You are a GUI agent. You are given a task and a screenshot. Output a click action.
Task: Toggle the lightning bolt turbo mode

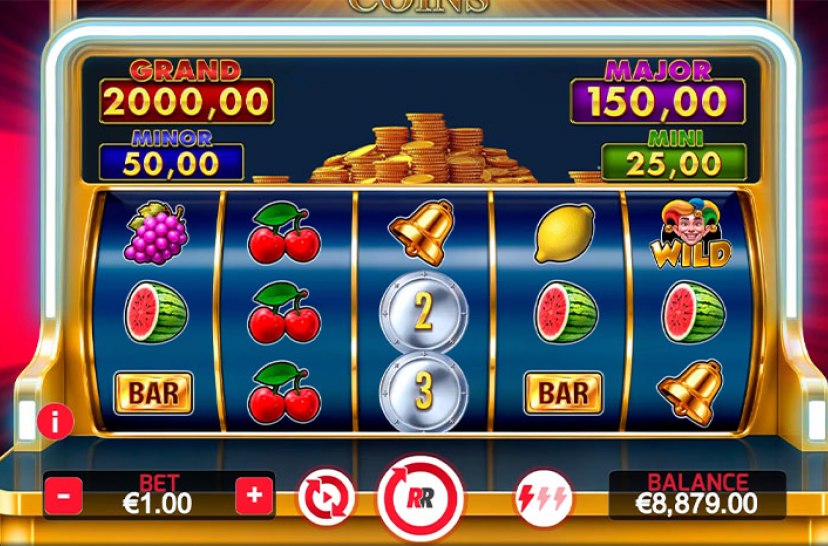(x=542, y=497)
